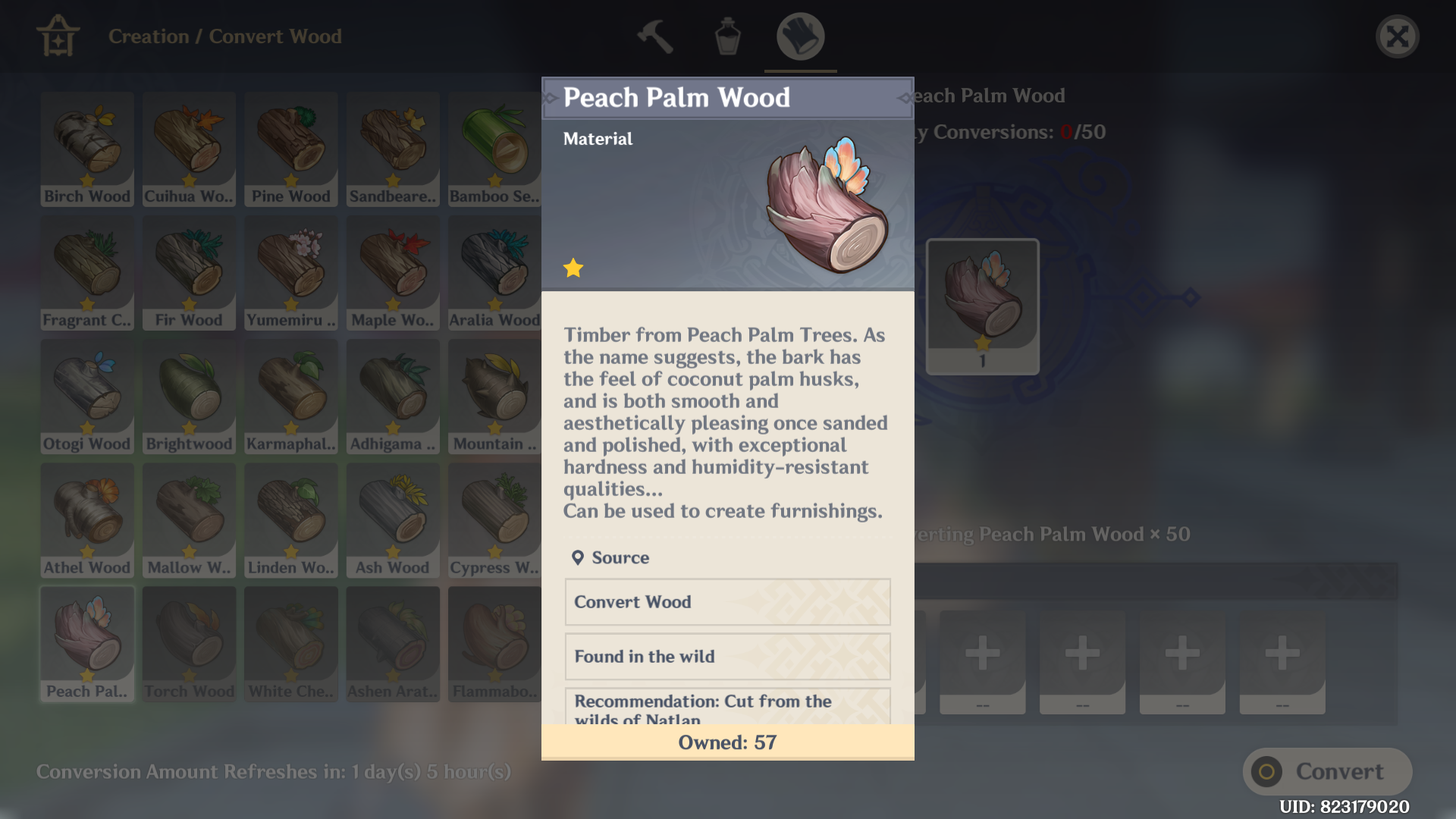The width and height of the screenshot is (1456, 819).
Task: Open the crafting hammer tab
Action: coord(654,36)
